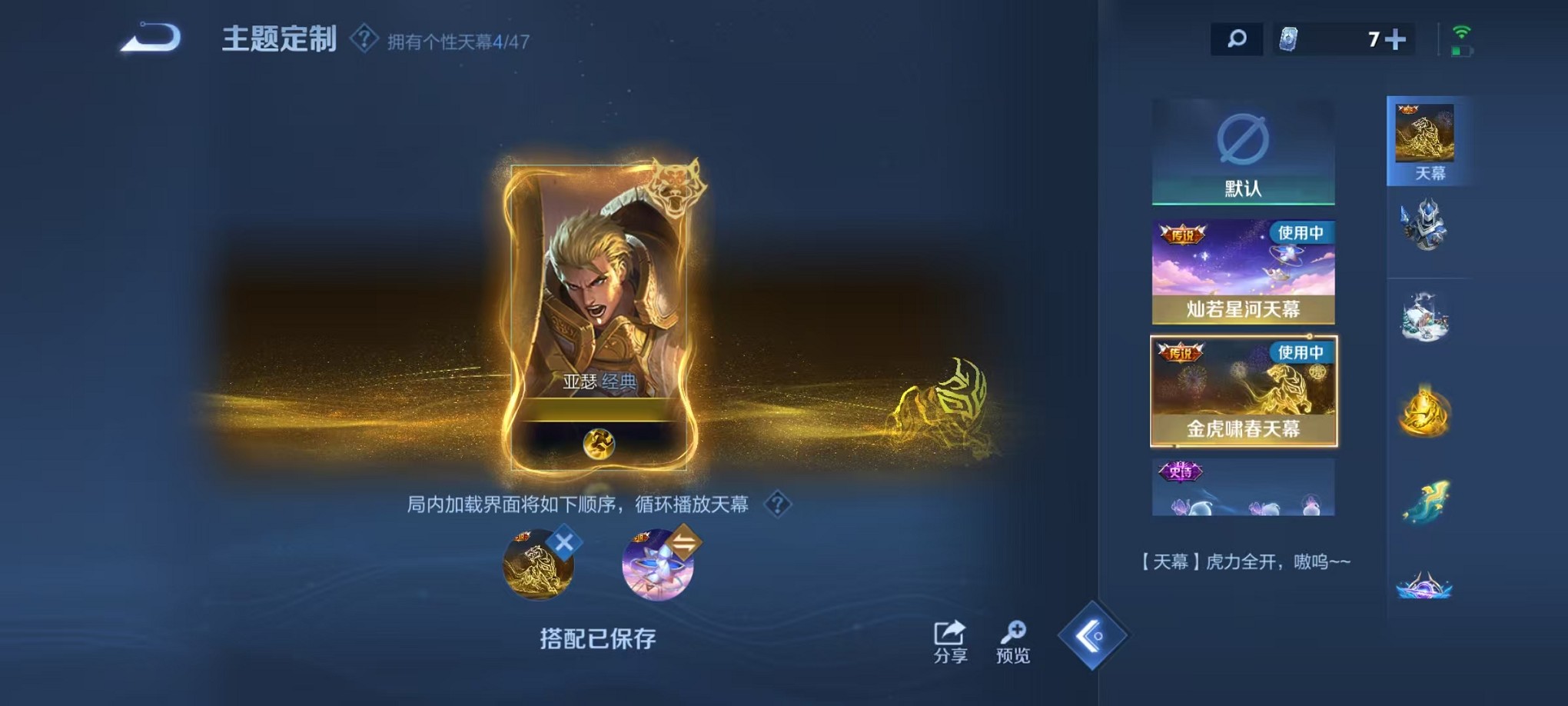This screenshot has height=706, width=1568.
Task: Select the blue feather category icon
Action: (x=1429, y=501)
